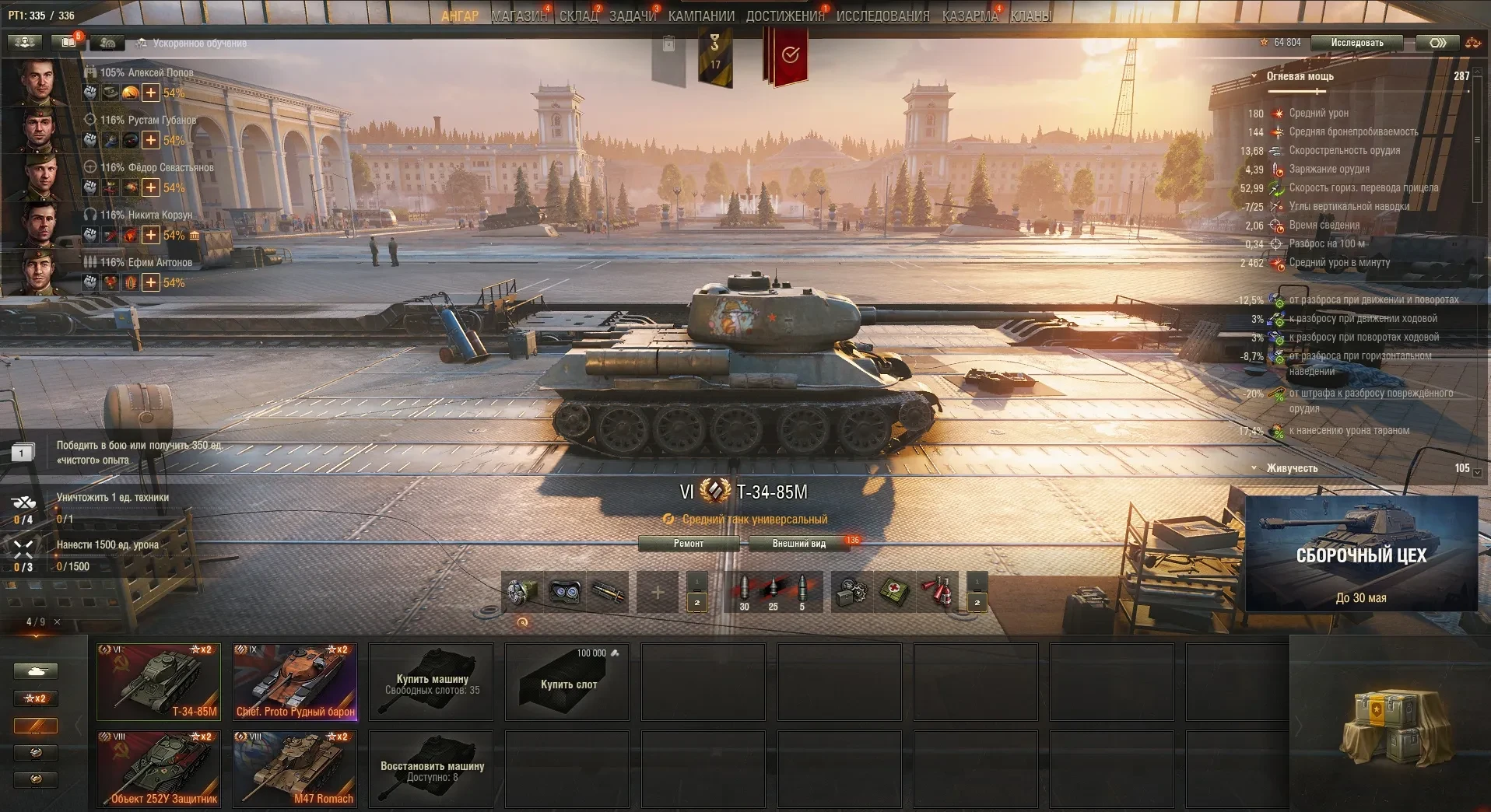This screenshot has height=812, width=1491.
Task: Switch to the КАЗАРМА barracks tab
Action: click(x=970, y=16)
